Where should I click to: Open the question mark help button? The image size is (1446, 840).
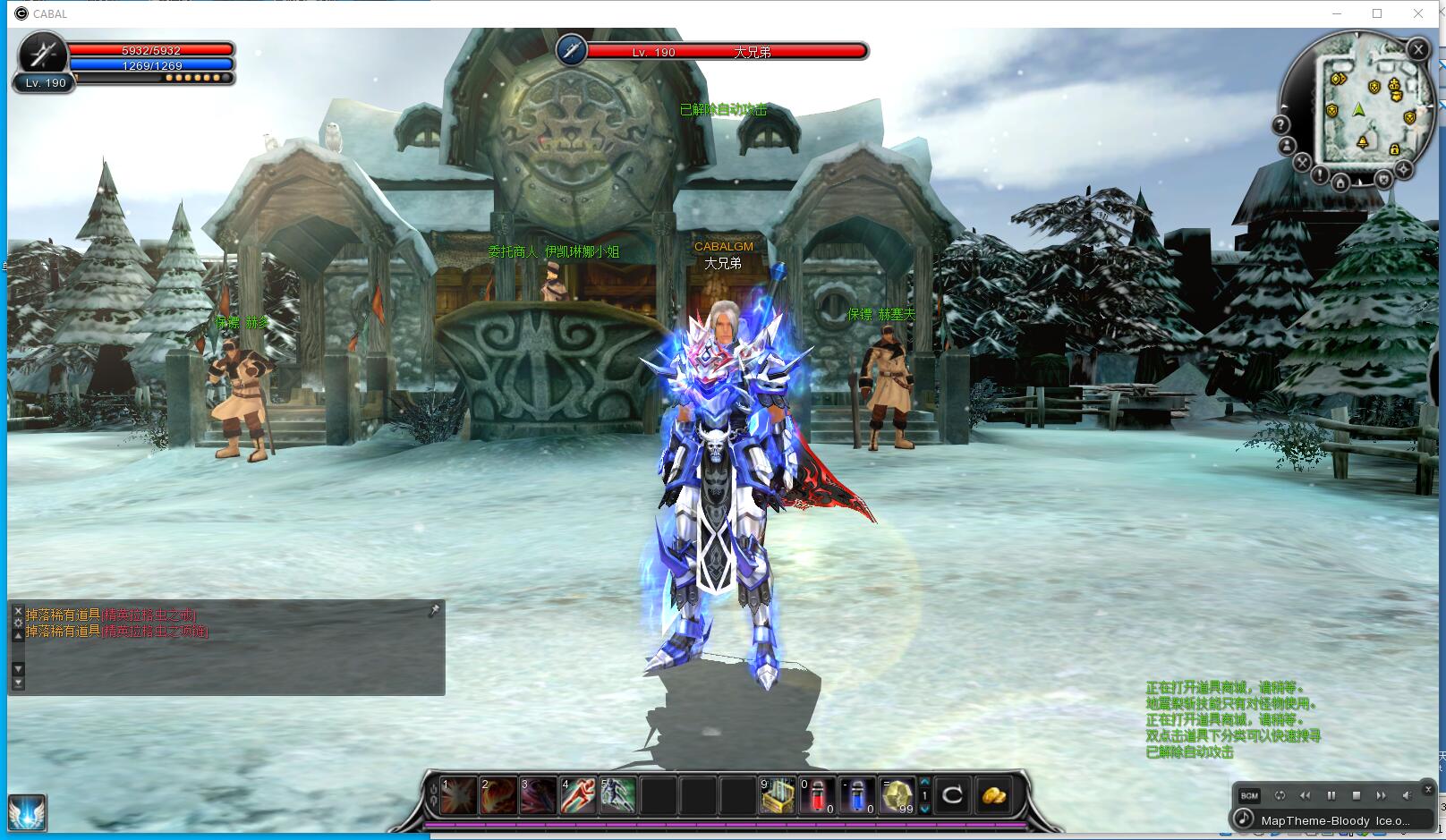pyautogui.click(x=1281, y=125)
